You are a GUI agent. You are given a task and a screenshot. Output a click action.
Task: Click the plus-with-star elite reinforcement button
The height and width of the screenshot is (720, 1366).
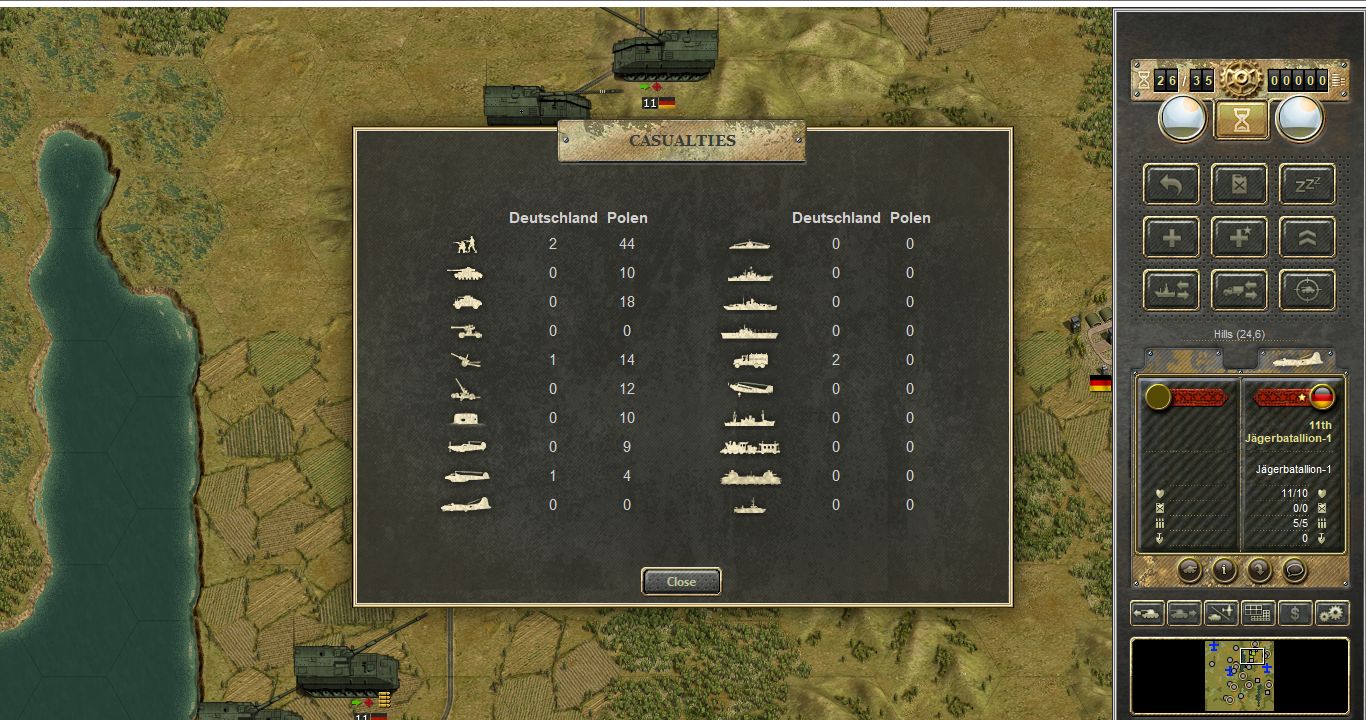[x=1240, y=237]
